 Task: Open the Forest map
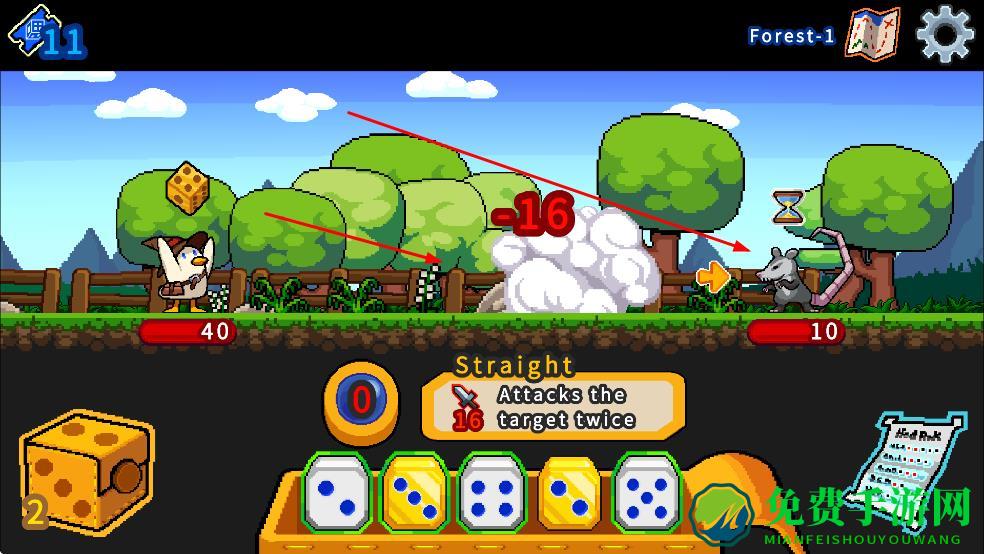click(x=872, y=34)
